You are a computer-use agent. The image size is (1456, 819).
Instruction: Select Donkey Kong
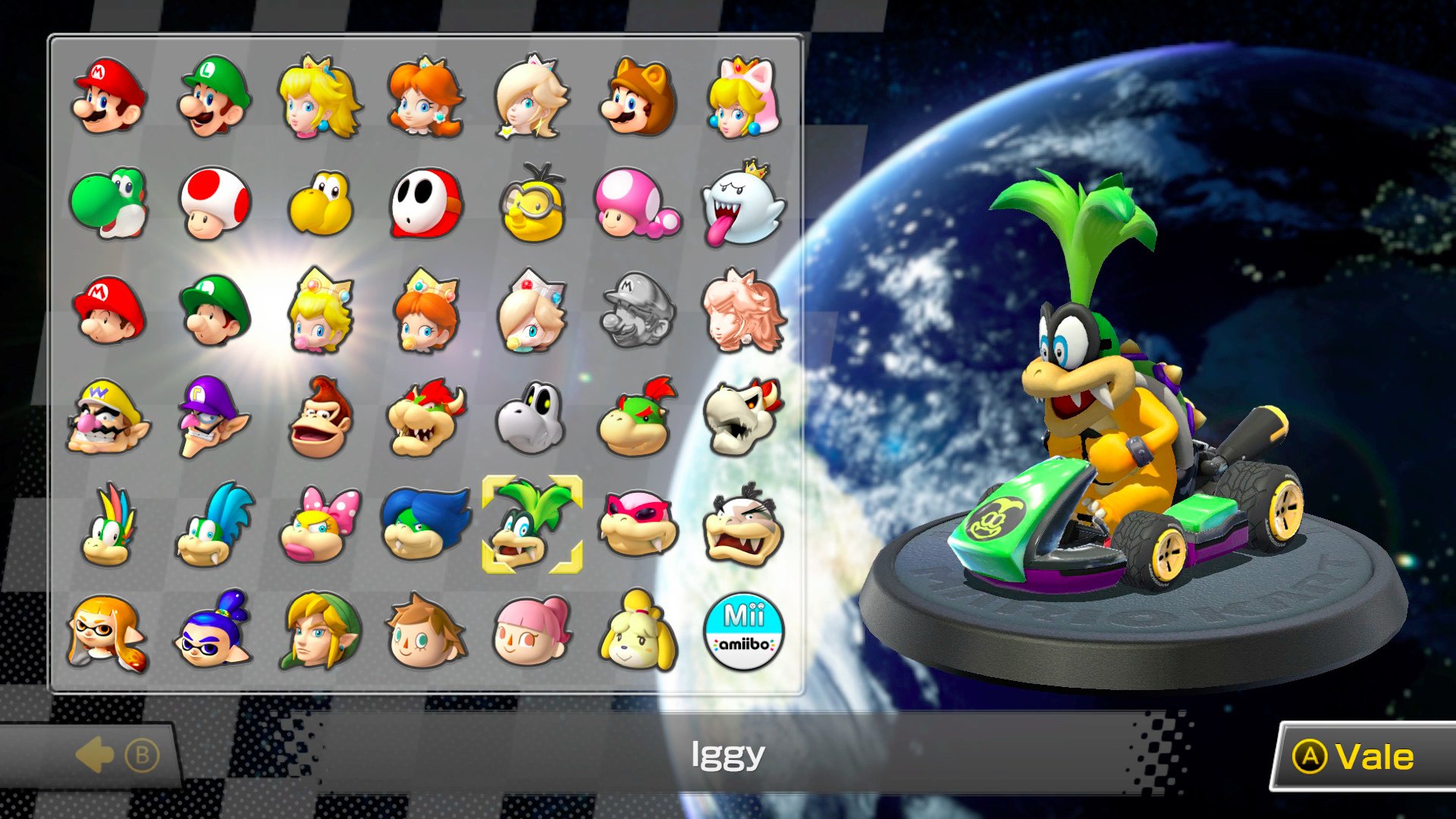320,417
